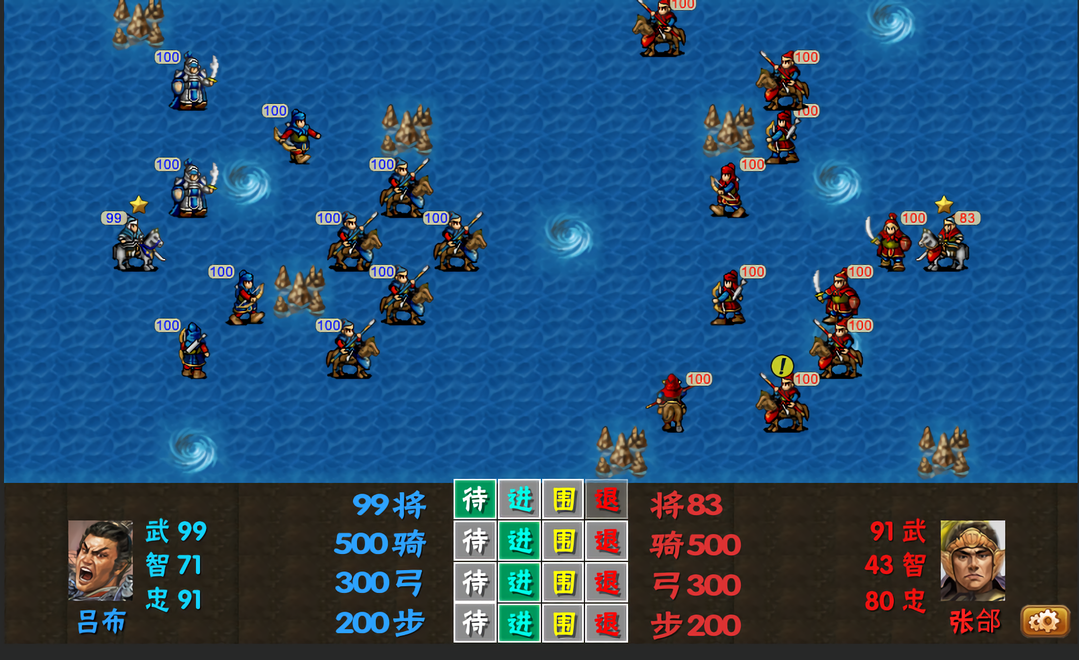
Task: Order archers (弓) to 退 retreat
Action: pos(606,582)
